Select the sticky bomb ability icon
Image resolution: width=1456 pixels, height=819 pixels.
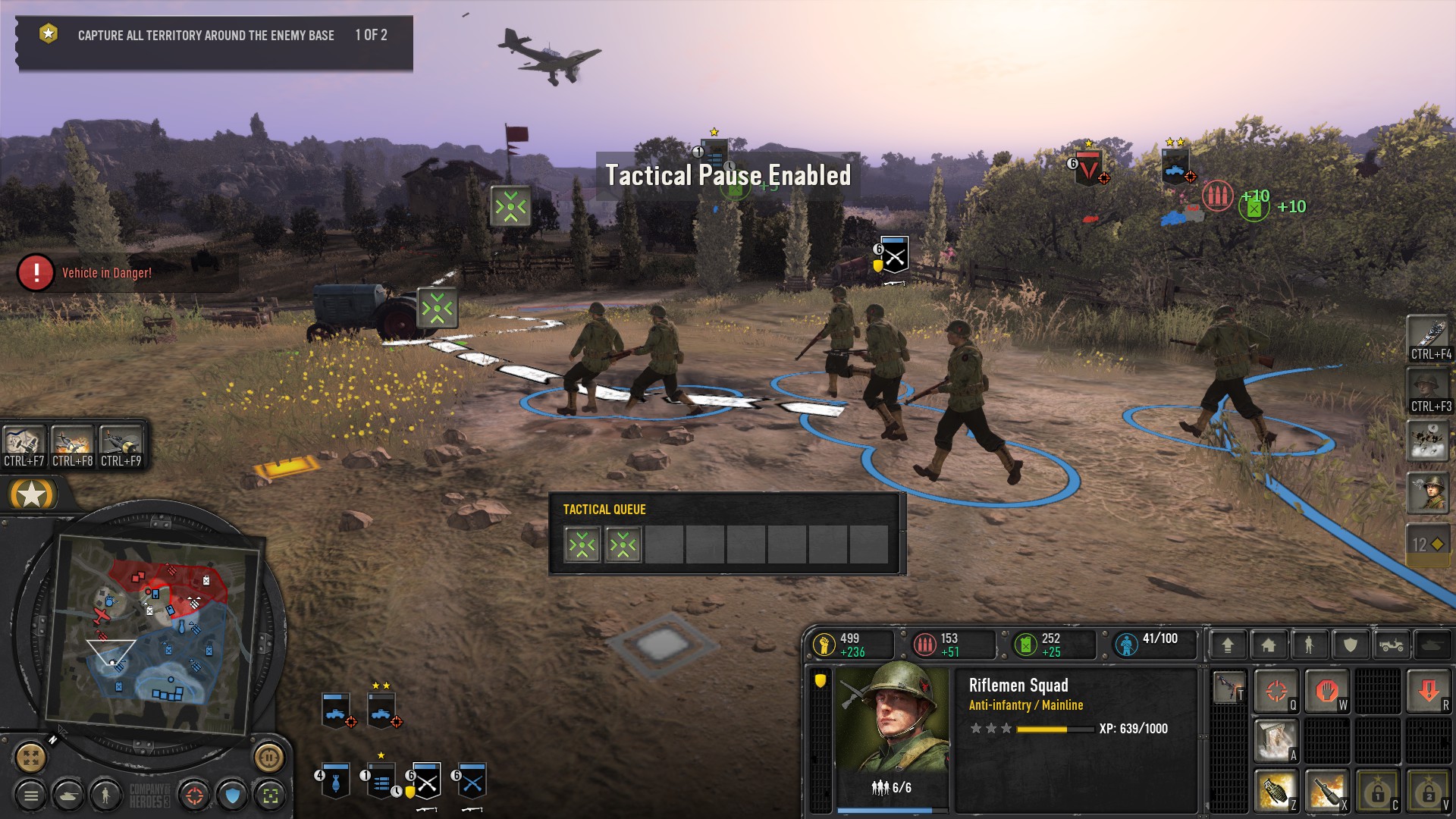1326,791
